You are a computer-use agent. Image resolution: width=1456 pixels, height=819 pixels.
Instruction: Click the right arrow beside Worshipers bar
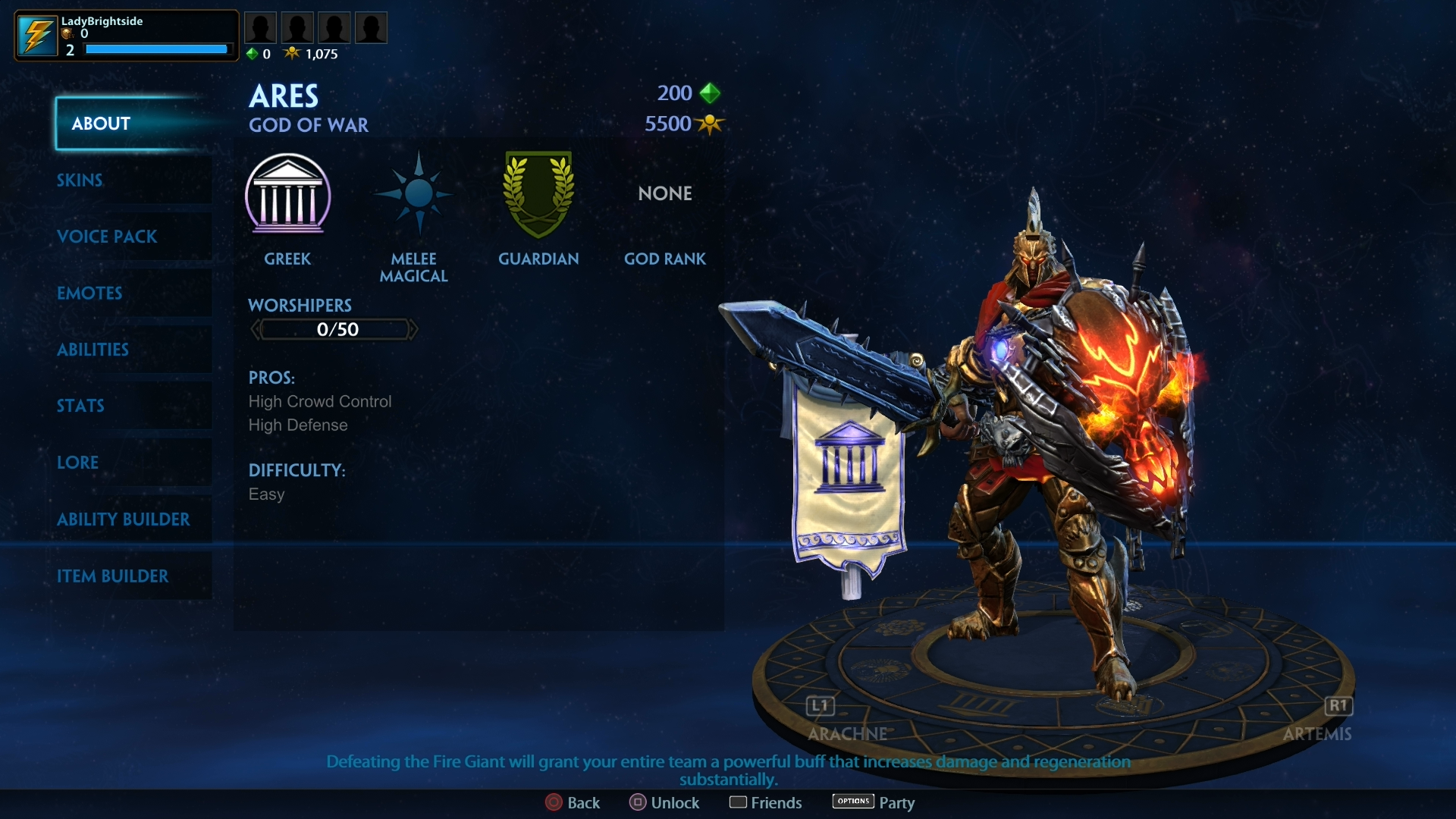[416, 329]
